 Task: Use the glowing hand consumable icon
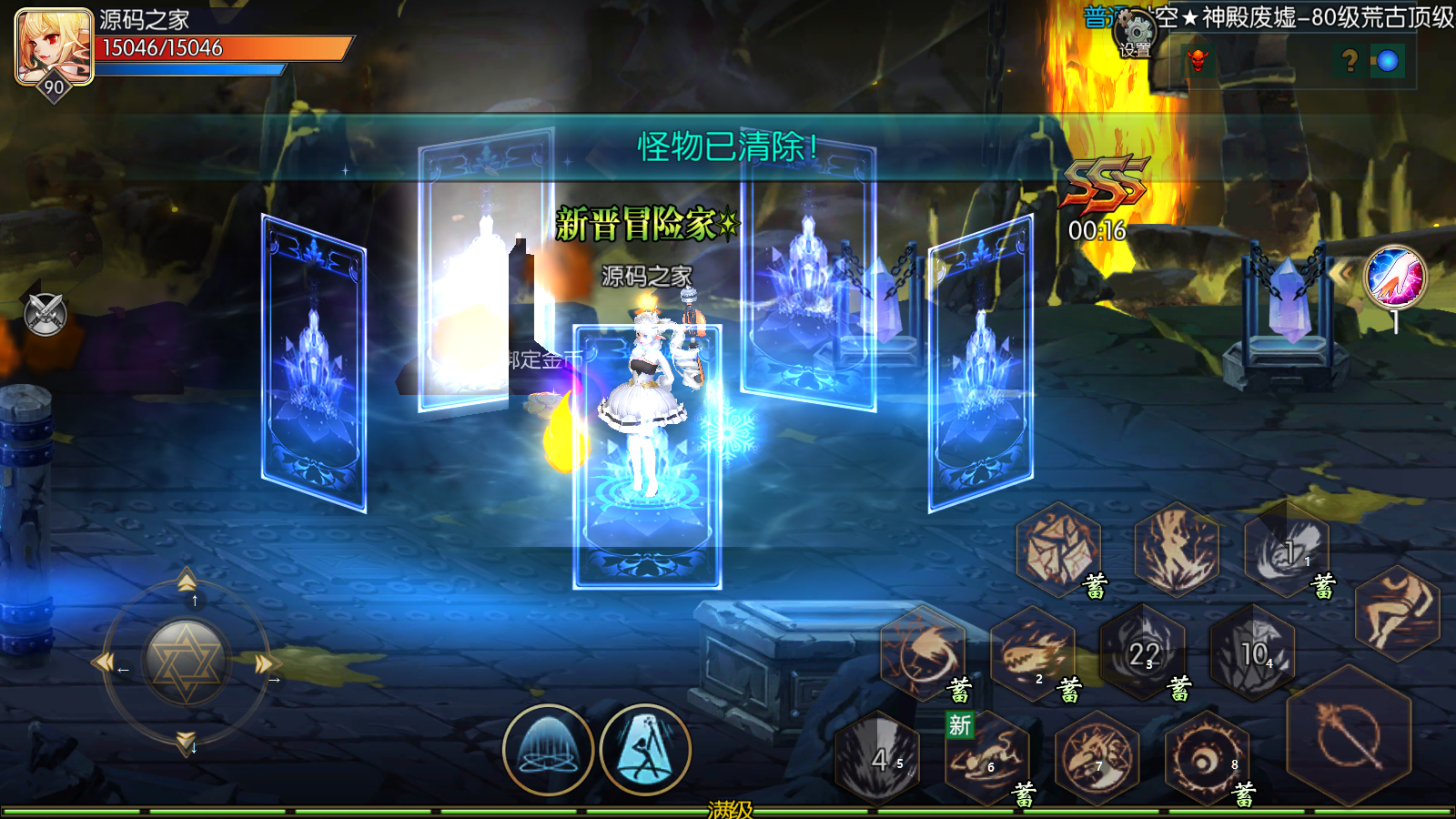[x=1395, y=276]
